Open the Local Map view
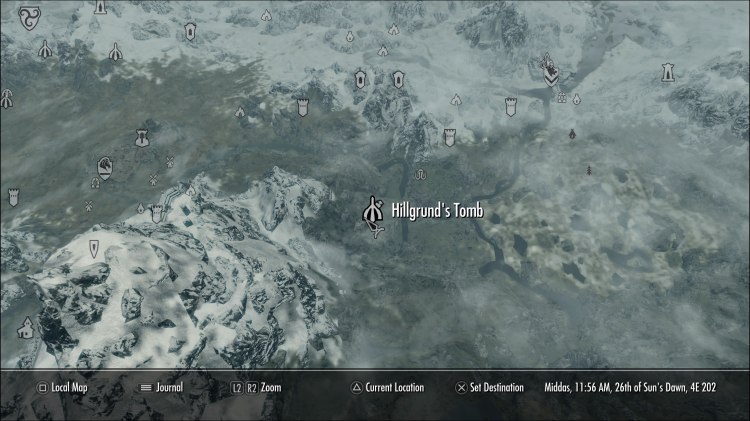Viewport: 750px width, 421px height. click(64, 387)
